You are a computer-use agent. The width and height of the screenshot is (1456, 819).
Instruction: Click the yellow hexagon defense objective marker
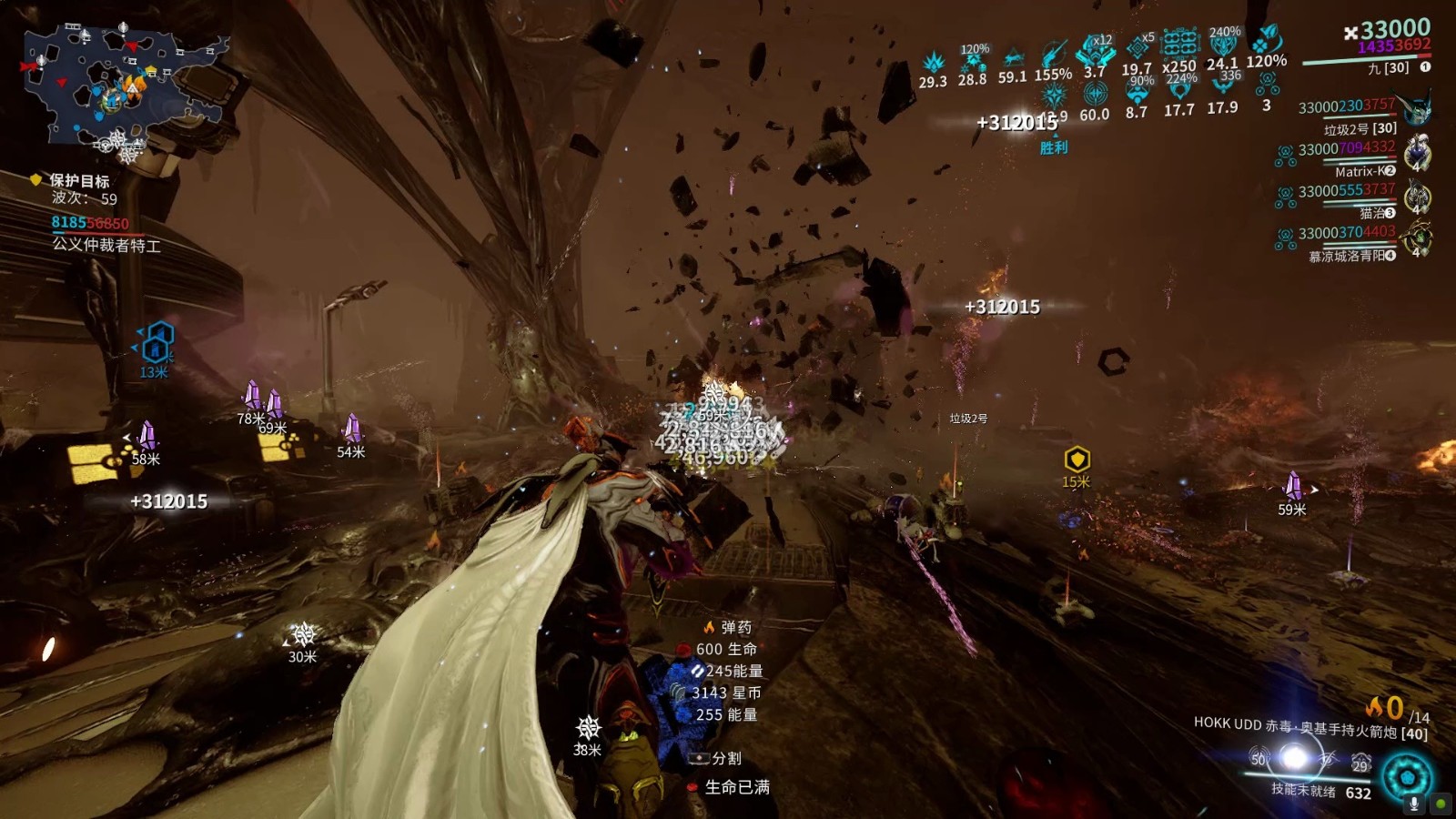[x=1077, y=459]
